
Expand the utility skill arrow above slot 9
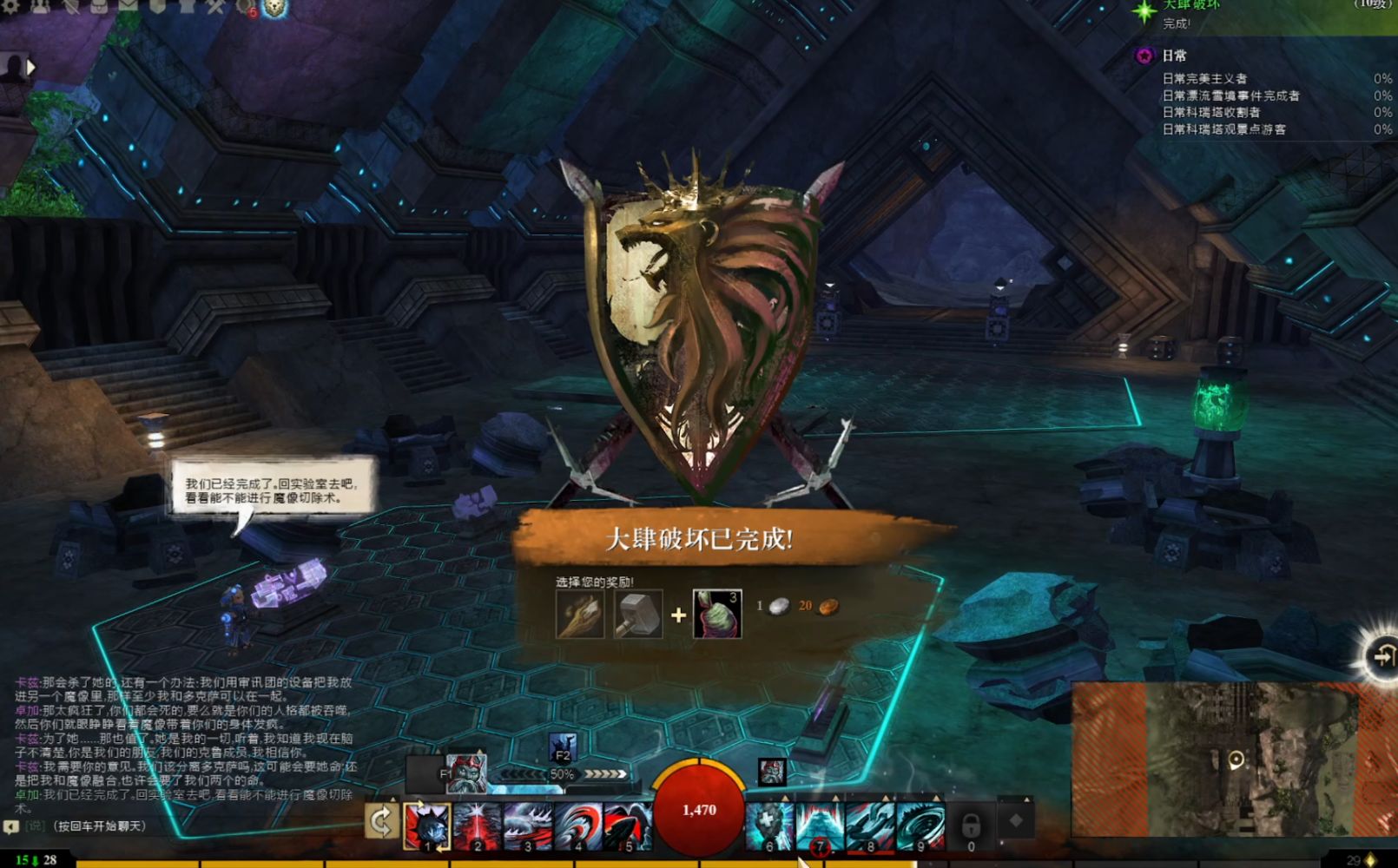tap(935, 797)
